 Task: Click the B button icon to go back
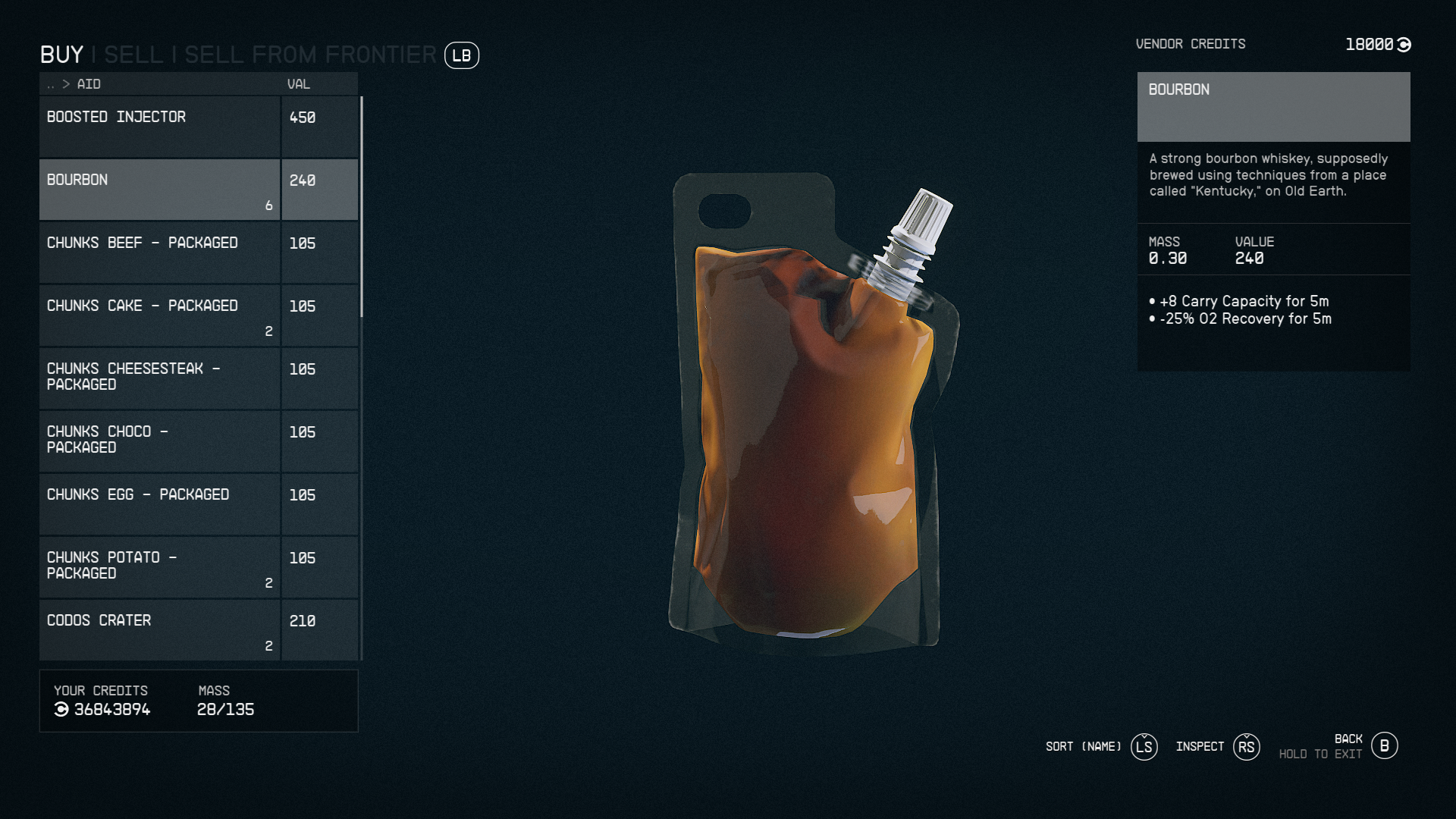pos(1385,745)
